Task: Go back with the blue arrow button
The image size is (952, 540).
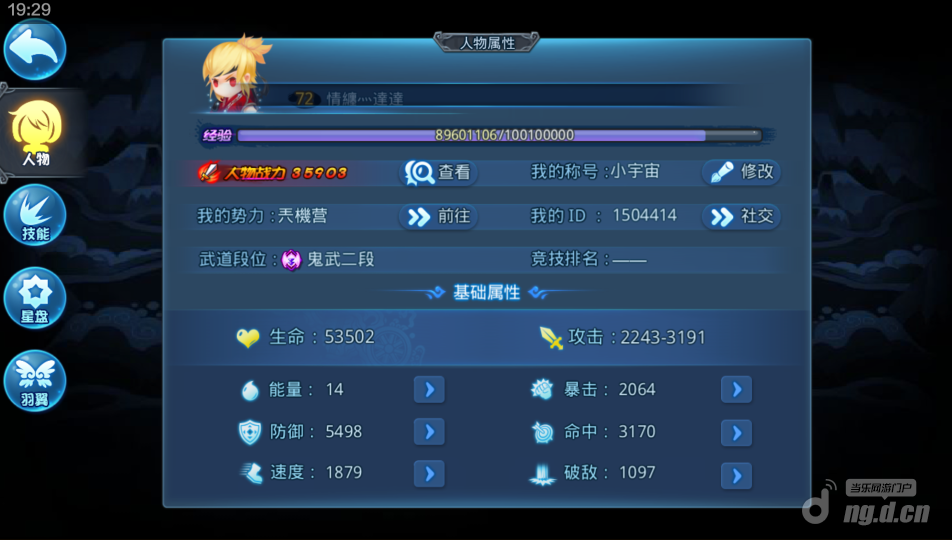Action: click(35, 49)
